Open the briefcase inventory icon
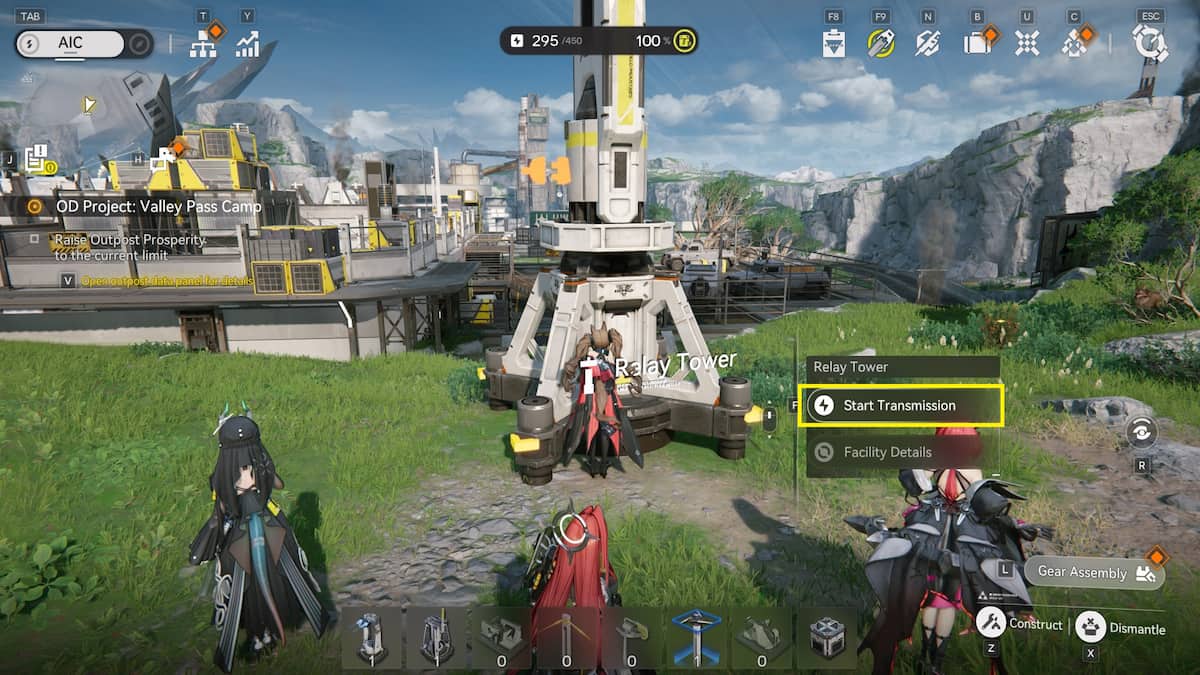Screen dimensions: 1200x675 point(976,43)
